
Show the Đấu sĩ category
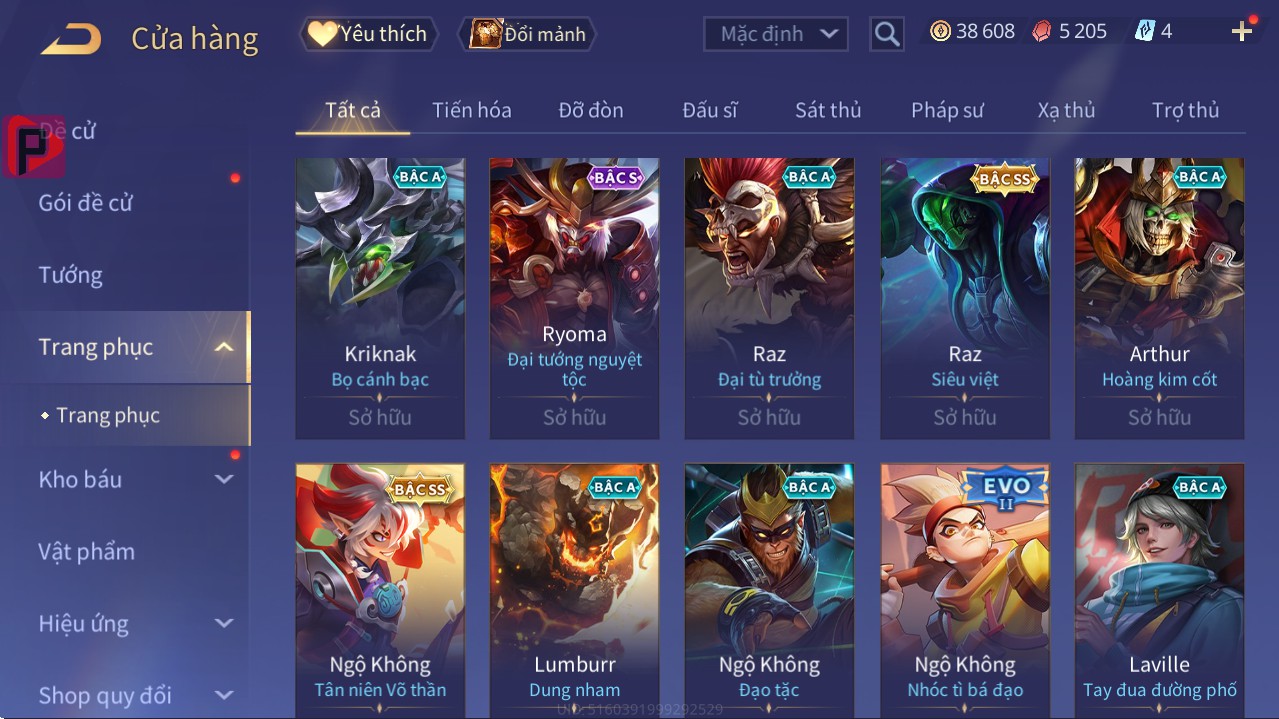click(709, 110)
